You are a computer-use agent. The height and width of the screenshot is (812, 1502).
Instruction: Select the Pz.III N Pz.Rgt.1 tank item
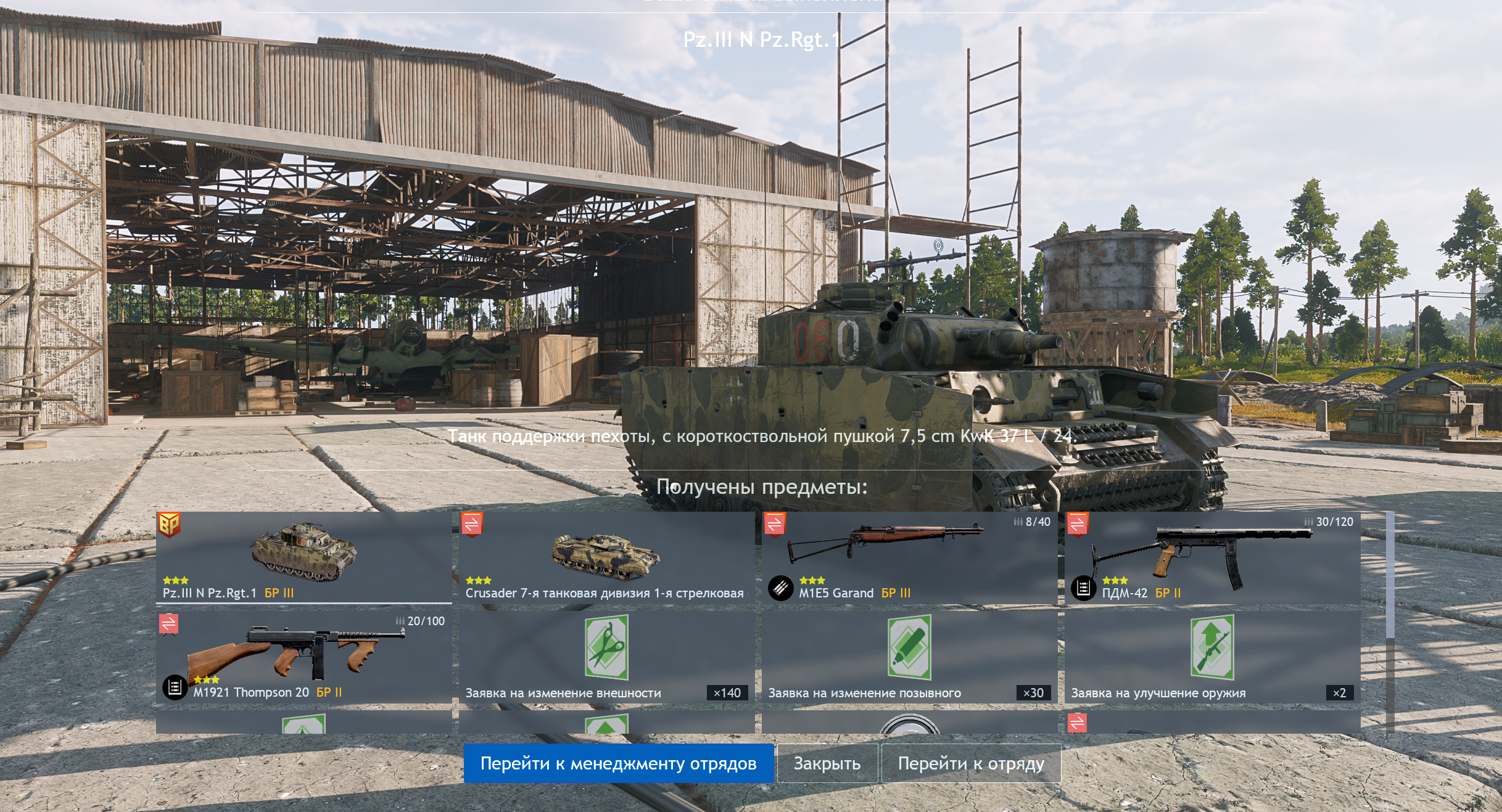(303, 557)
